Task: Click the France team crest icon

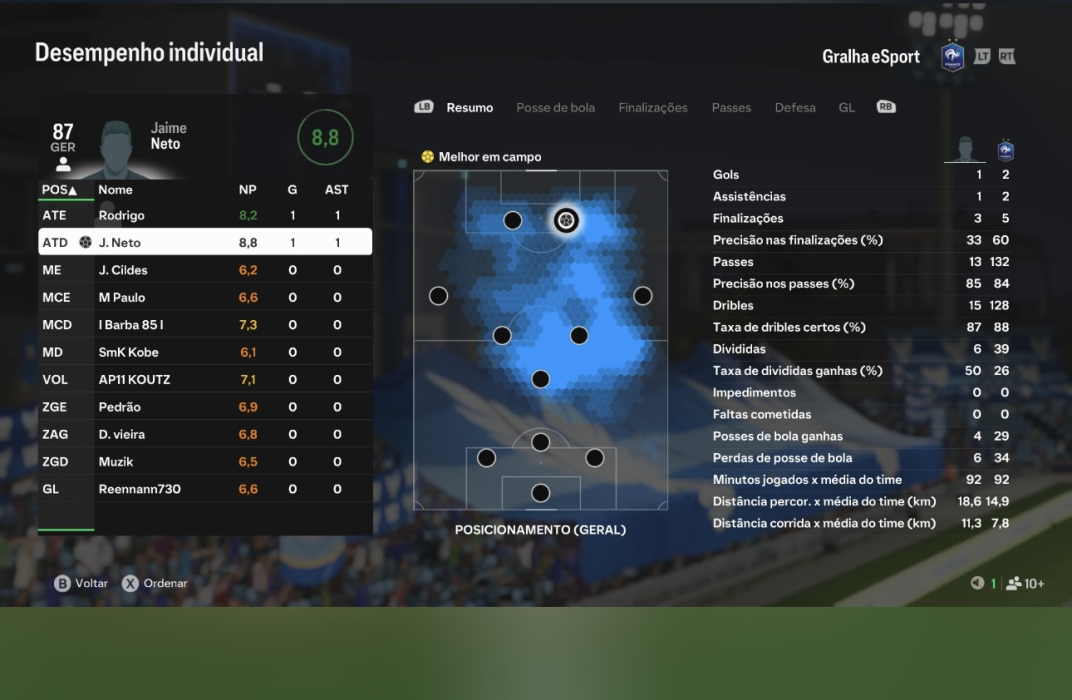Action: 953,56
